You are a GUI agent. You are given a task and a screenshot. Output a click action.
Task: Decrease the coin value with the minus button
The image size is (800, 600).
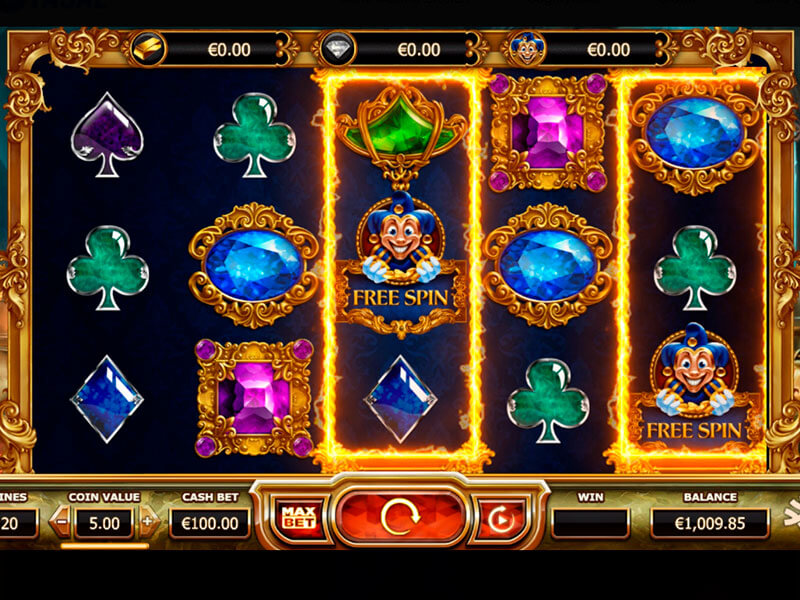pyautogui.click(x=63, y=521)
